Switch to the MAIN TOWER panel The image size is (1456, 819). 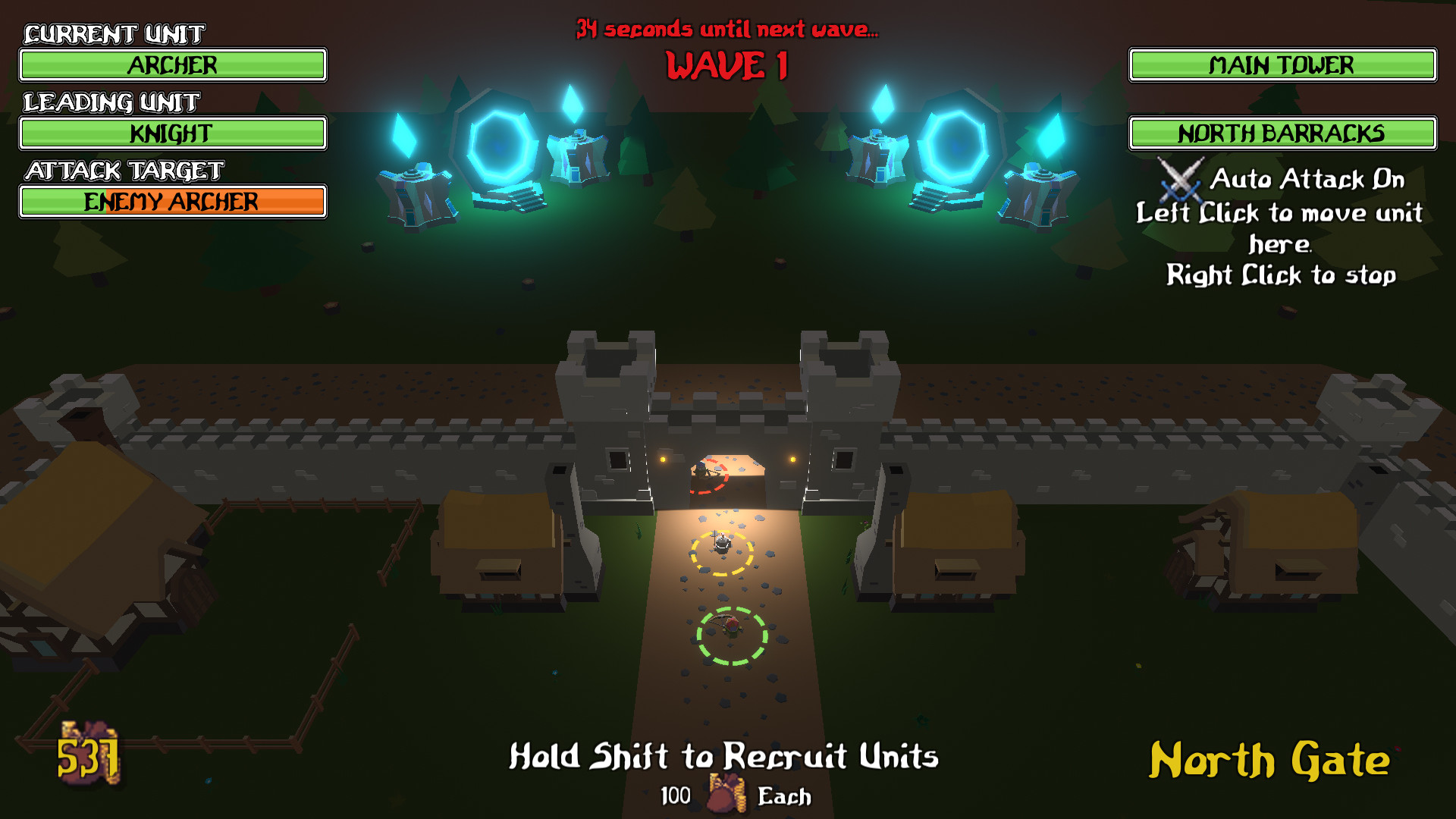point(1283,65)
